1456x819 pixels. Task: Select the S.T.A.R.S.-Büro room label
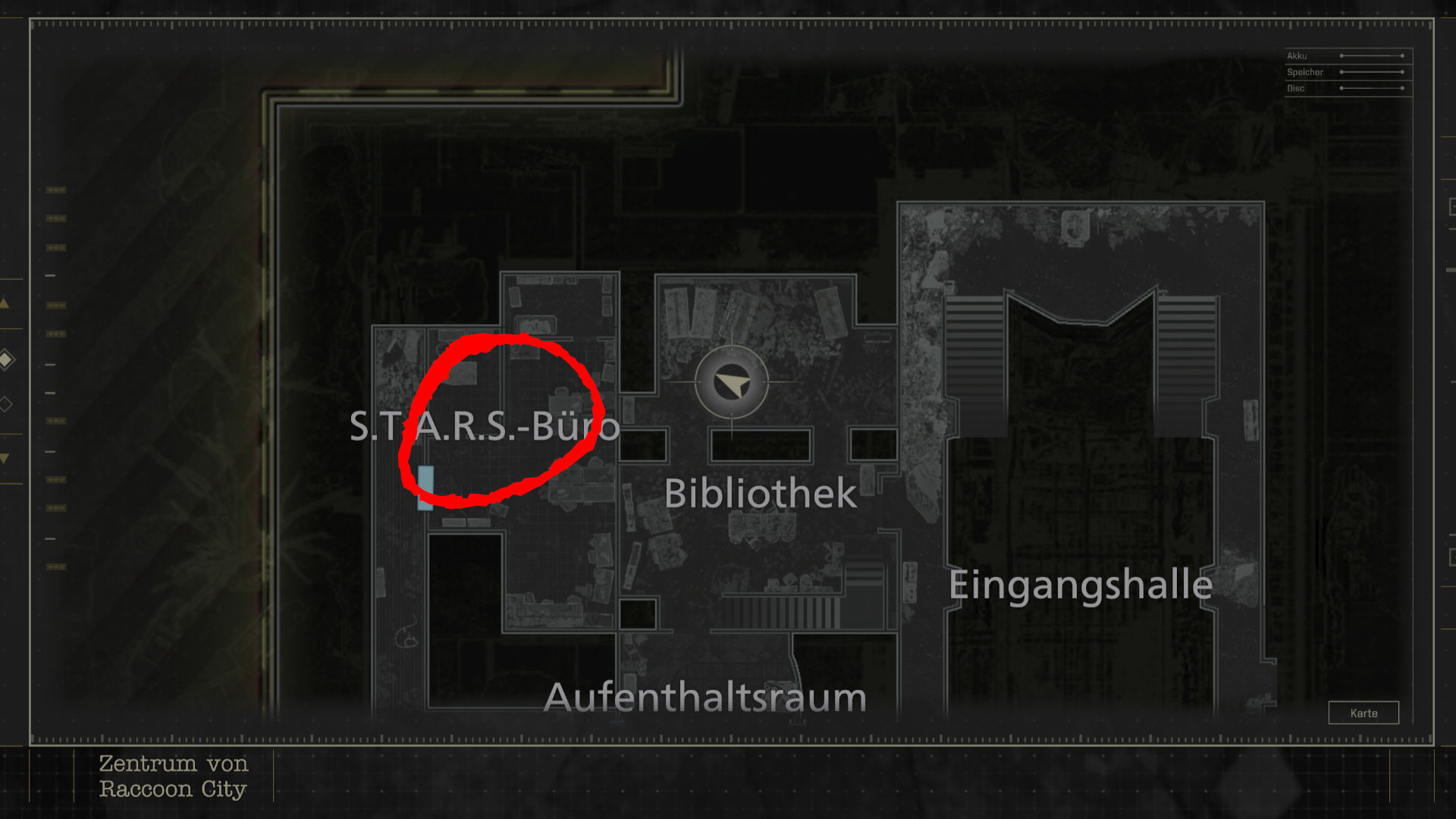coord(484,426)
